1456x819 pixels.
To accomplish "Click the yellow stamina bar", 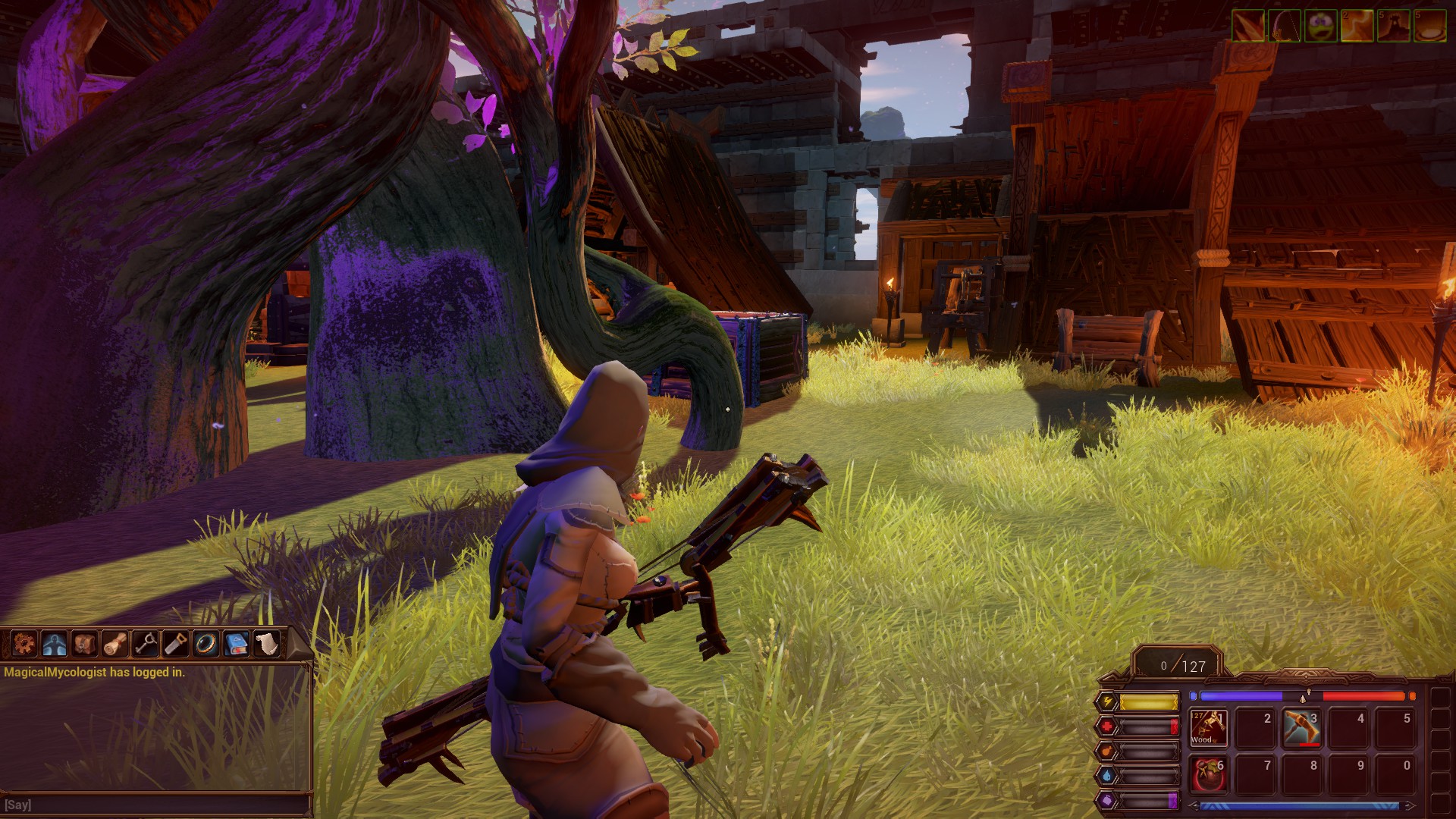I will tap(1147, 701).
